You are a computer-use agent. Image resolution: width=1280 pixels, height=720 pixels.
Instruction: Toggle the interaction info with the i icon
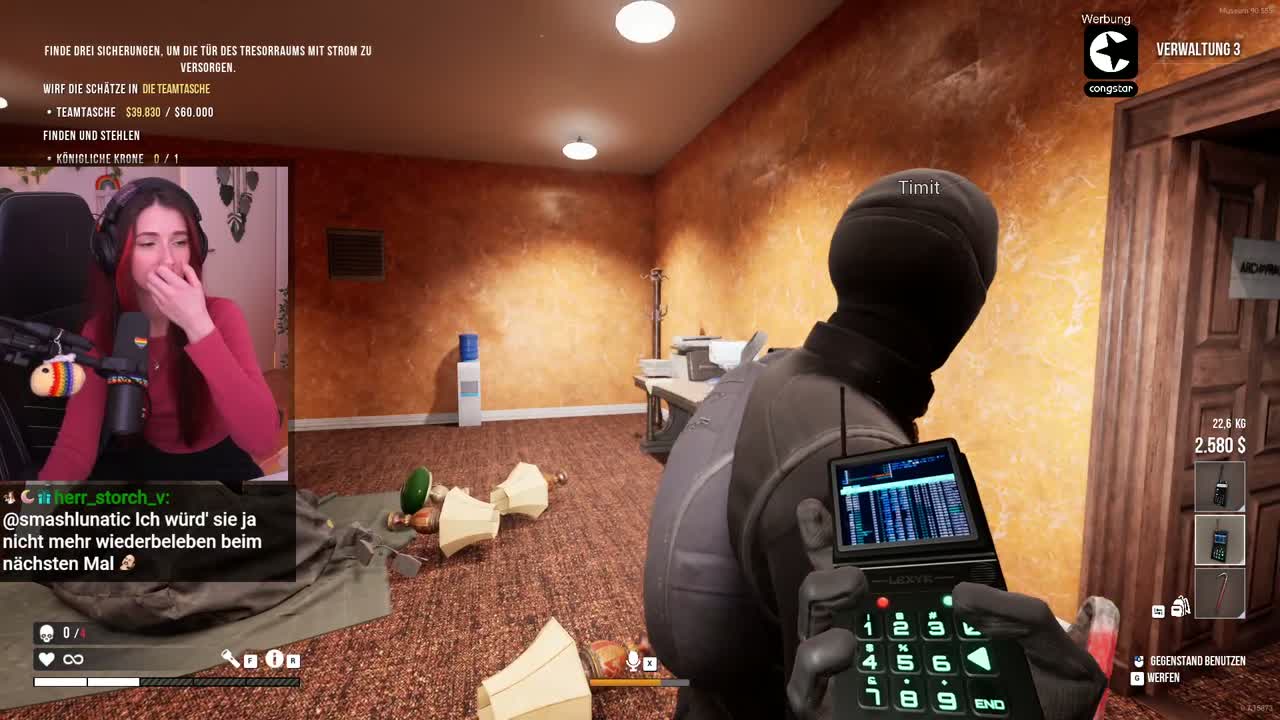[274, 659]
